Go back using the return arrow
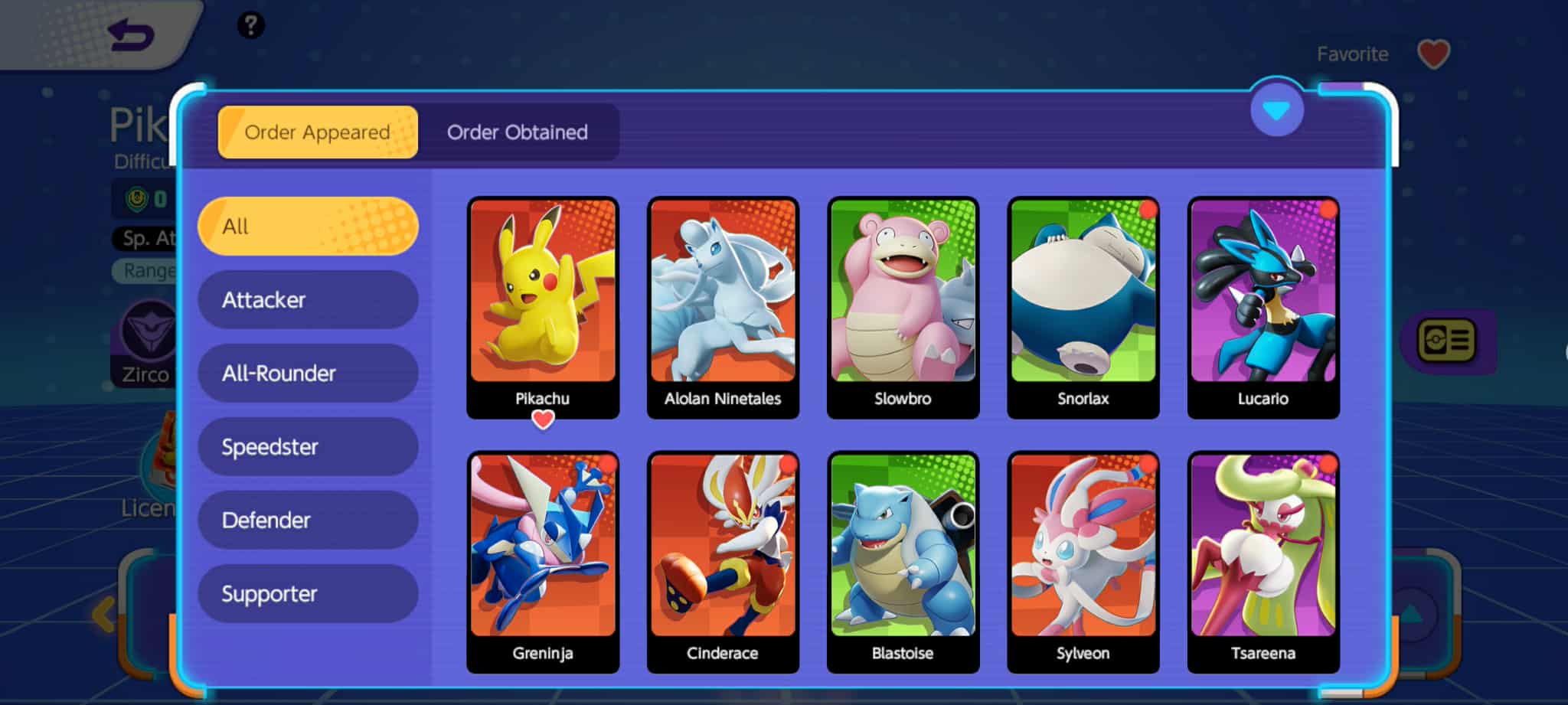This screenshot has width=1568, height=705. [131, 35]
